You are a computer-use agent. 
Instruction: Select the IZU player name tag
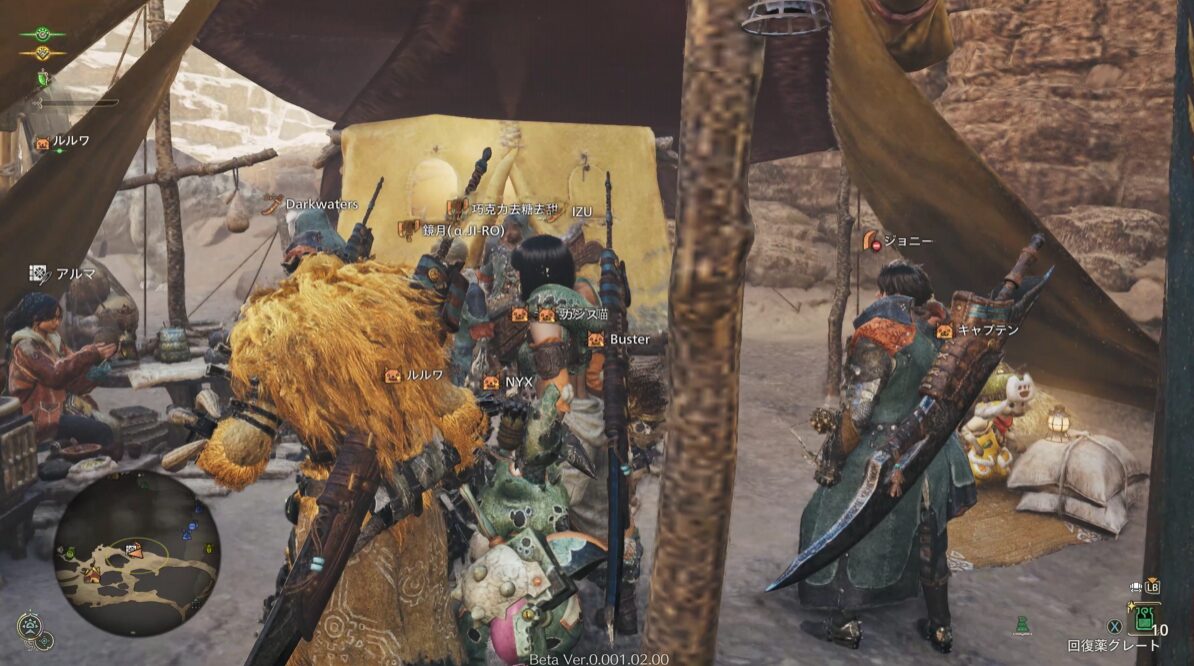(x=581, y=212)
